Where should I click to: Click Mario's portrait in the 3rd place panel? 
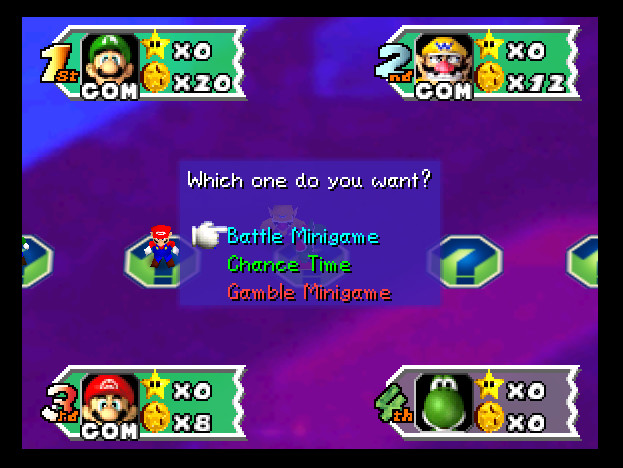coord(110,398)
